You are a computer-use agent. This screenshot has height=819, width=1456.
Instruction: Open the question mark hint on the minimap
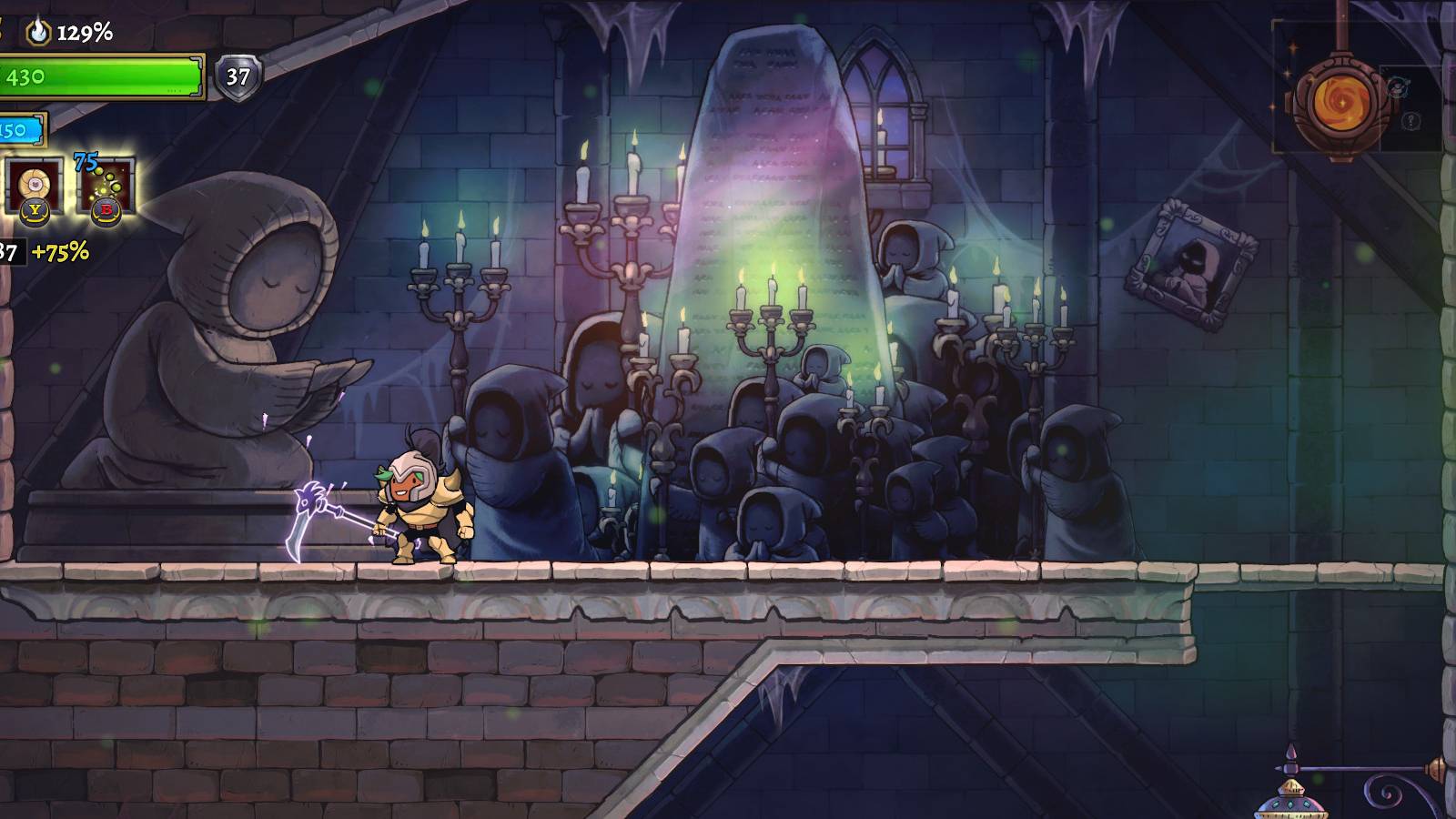pyautogui.click(x=1411, y=120)
